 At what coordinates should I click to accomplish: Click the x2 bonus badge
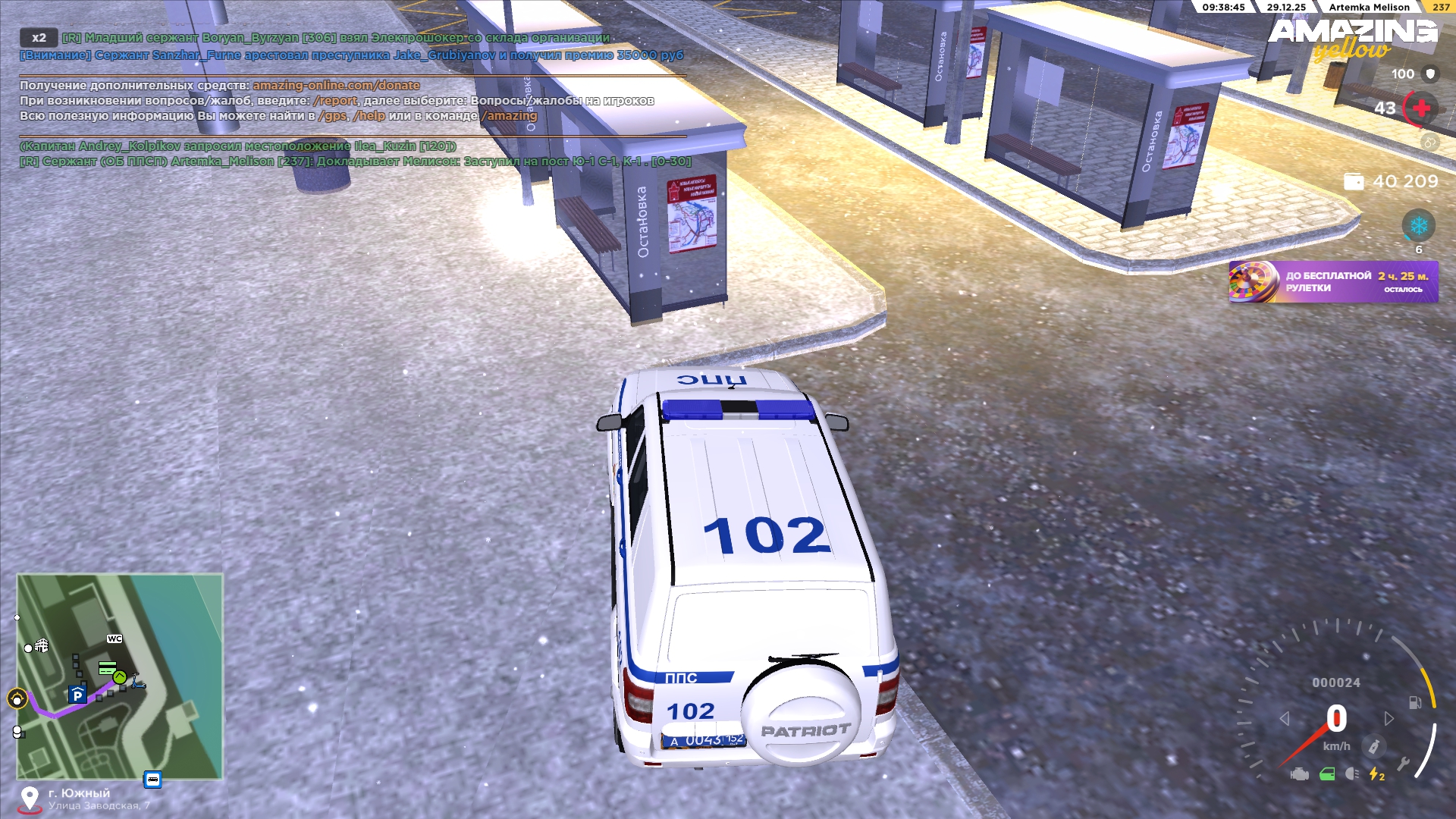[x=39, y=38]
